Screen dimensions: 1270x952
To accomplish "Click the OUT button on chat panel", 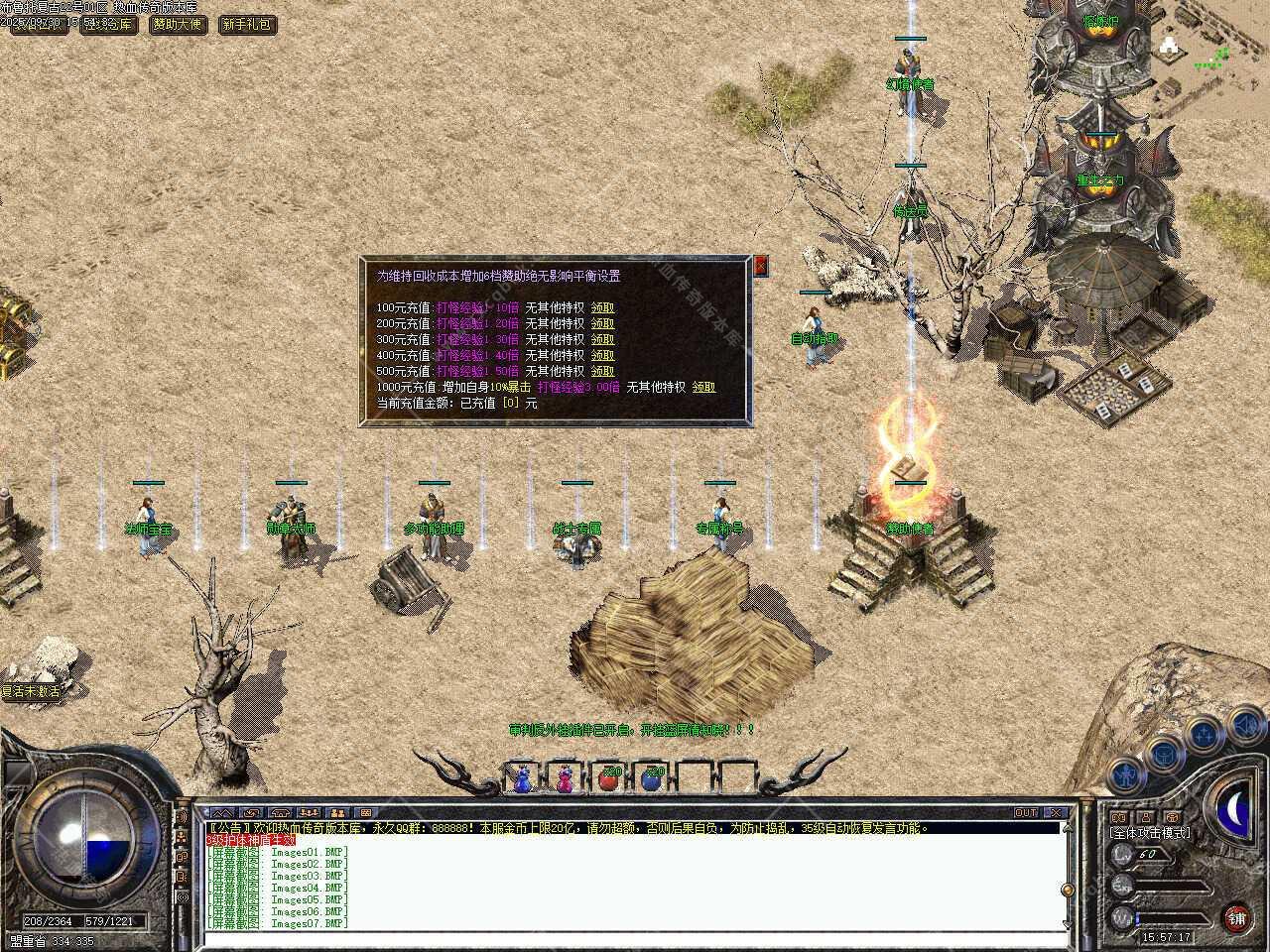I will (1026, 813).
